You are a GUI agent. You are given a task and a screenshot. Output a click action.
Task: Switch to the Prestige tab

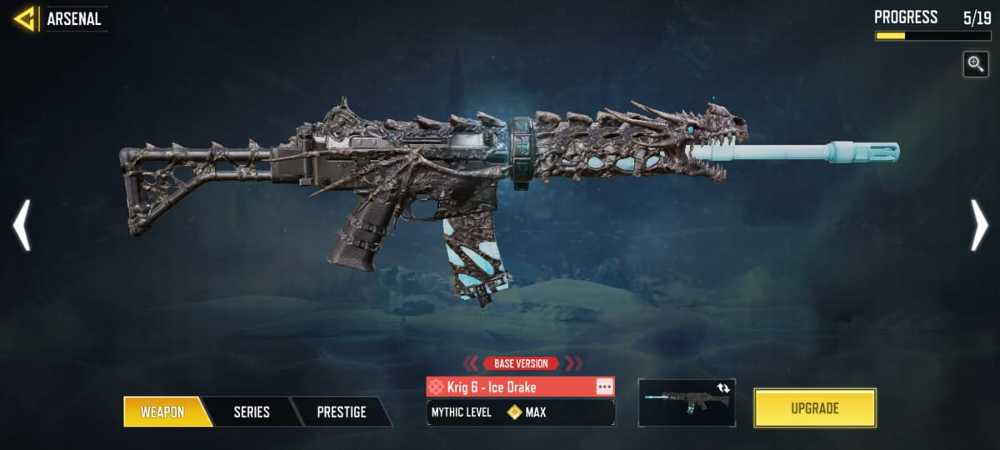point(341,411)
